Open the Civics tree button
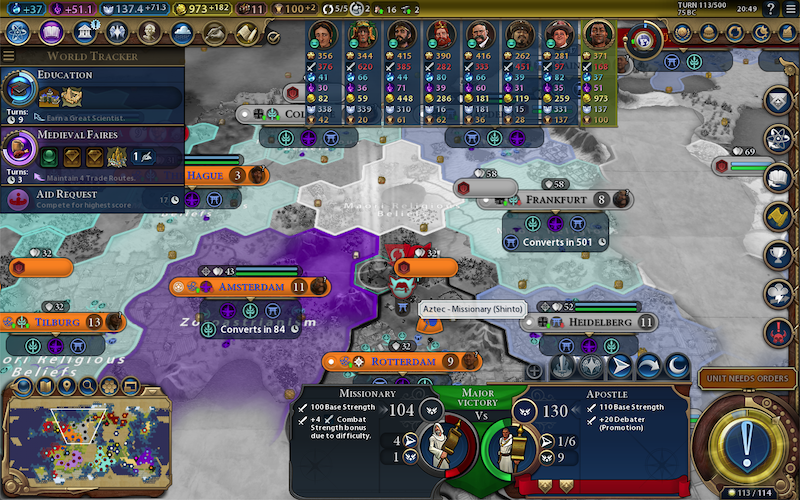Screen dimensions: 800x500 pyautogui.click(x=52, y=33)
